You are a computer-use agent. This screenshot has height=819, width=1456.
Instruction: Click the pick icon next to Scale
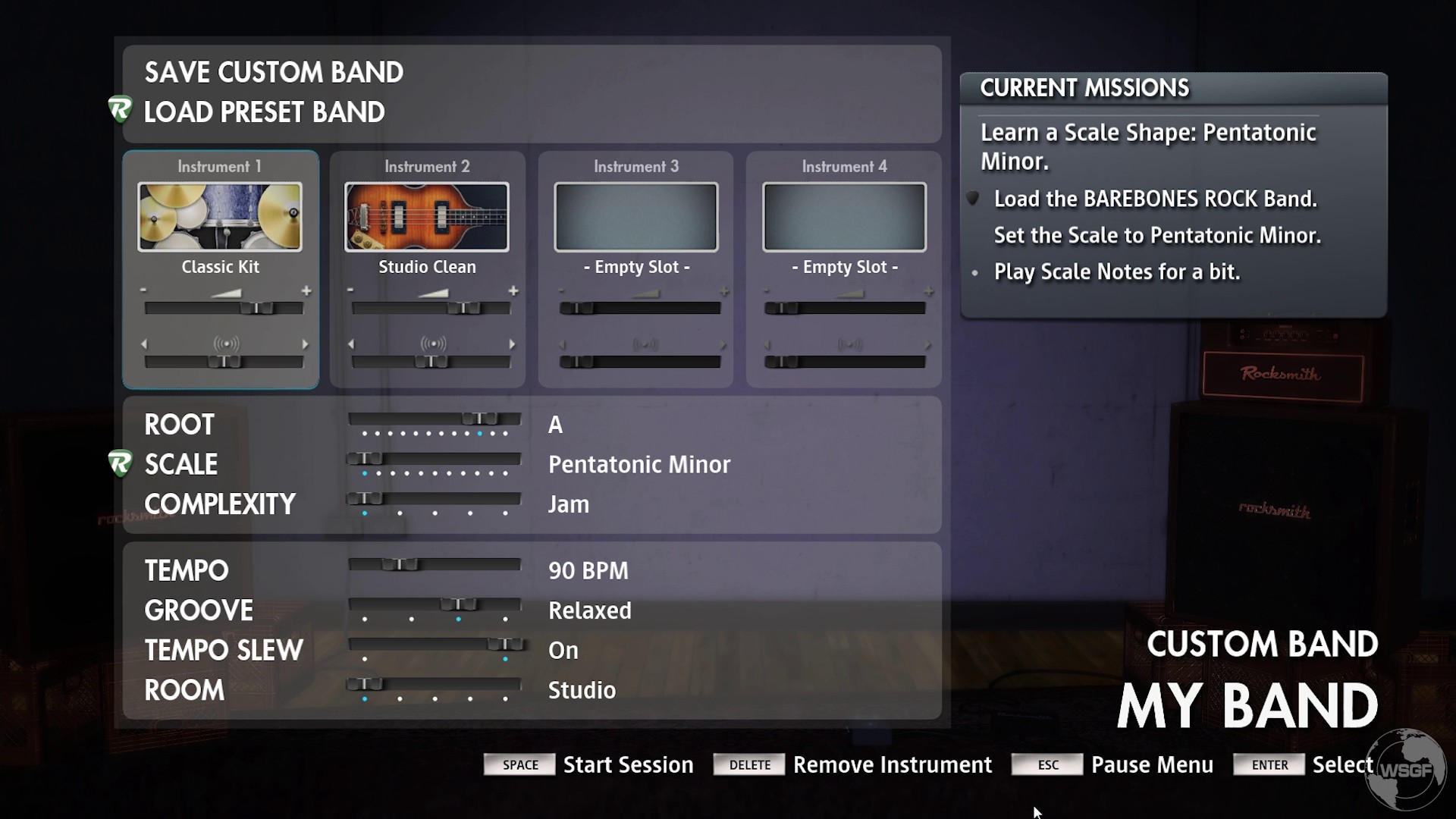click(120, 464)
